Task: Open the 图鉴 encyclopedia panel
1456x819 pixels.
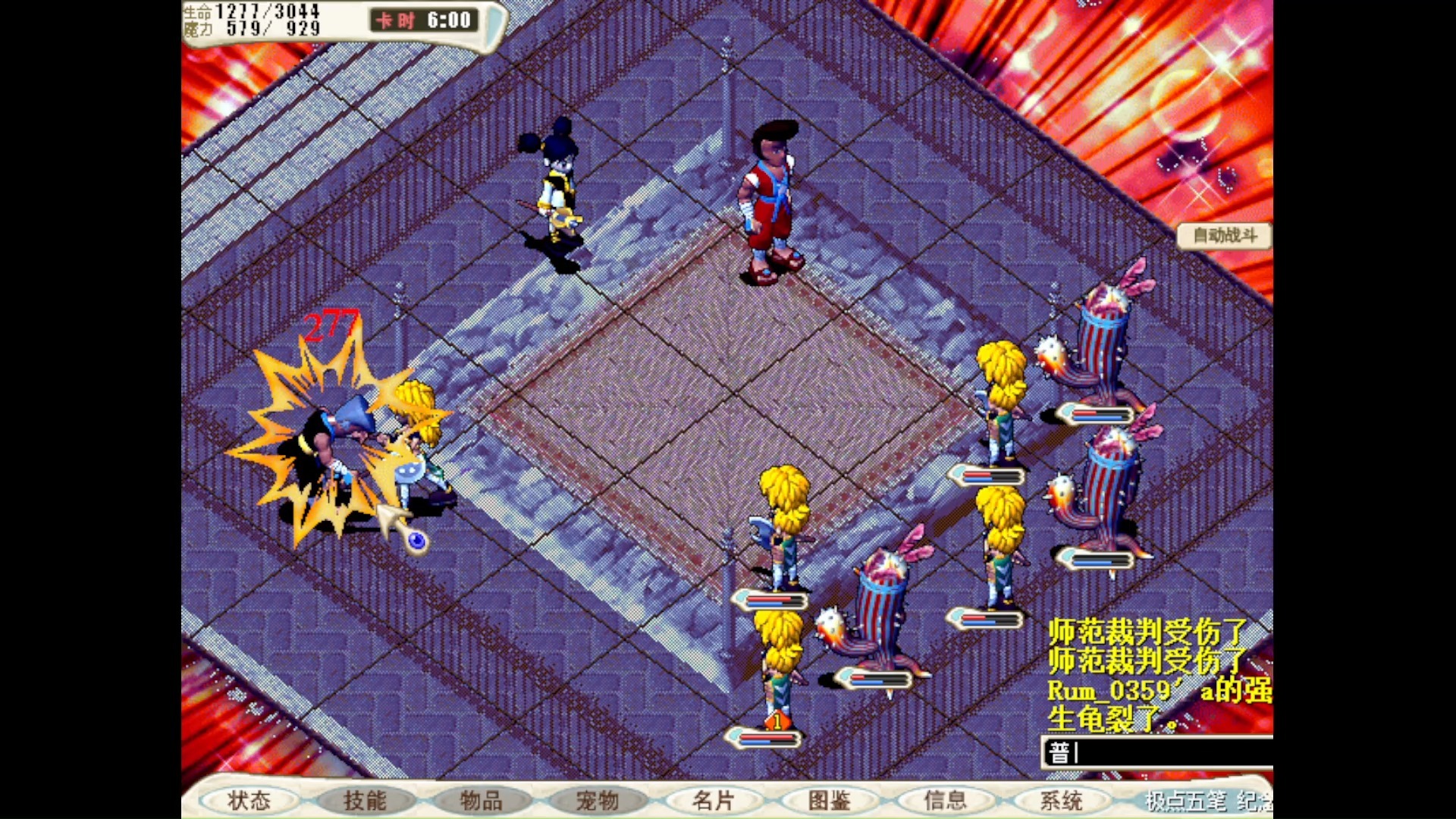Action: pos(829,801)
